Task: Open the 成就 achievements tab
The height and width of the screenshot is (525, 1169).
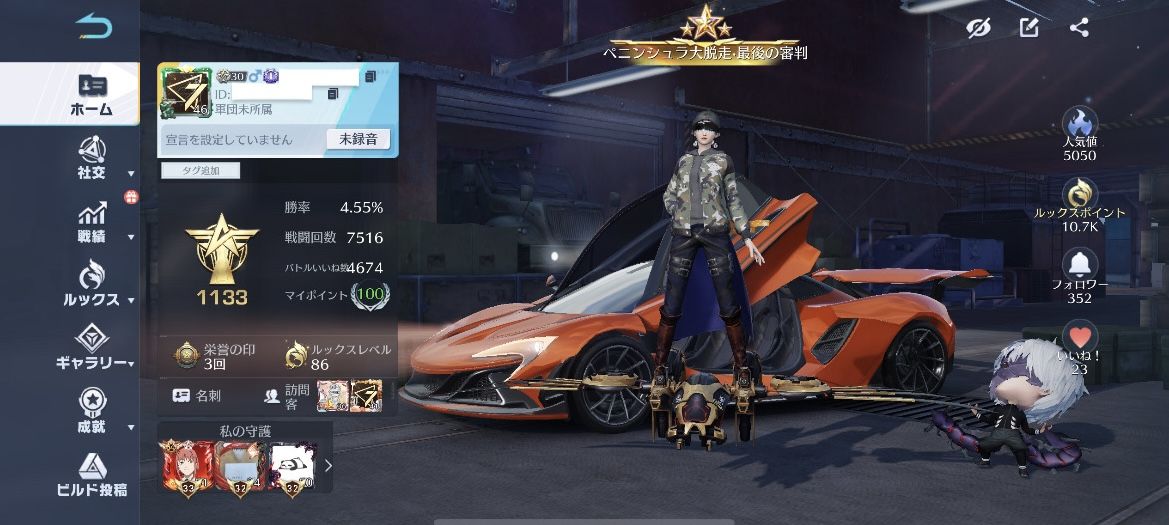Action: (x=92, y=411)
